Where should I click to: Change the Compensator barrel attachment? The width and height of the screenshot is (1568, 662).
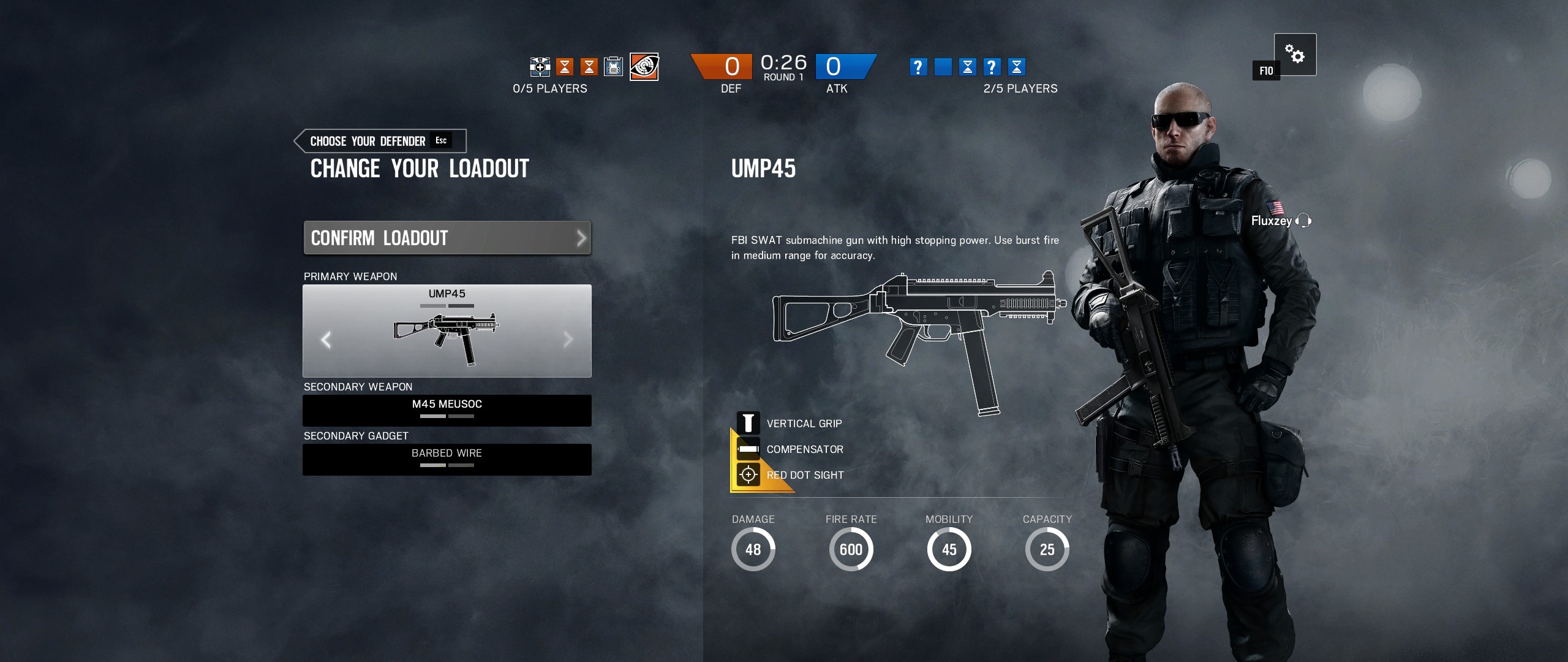(748, 449)
